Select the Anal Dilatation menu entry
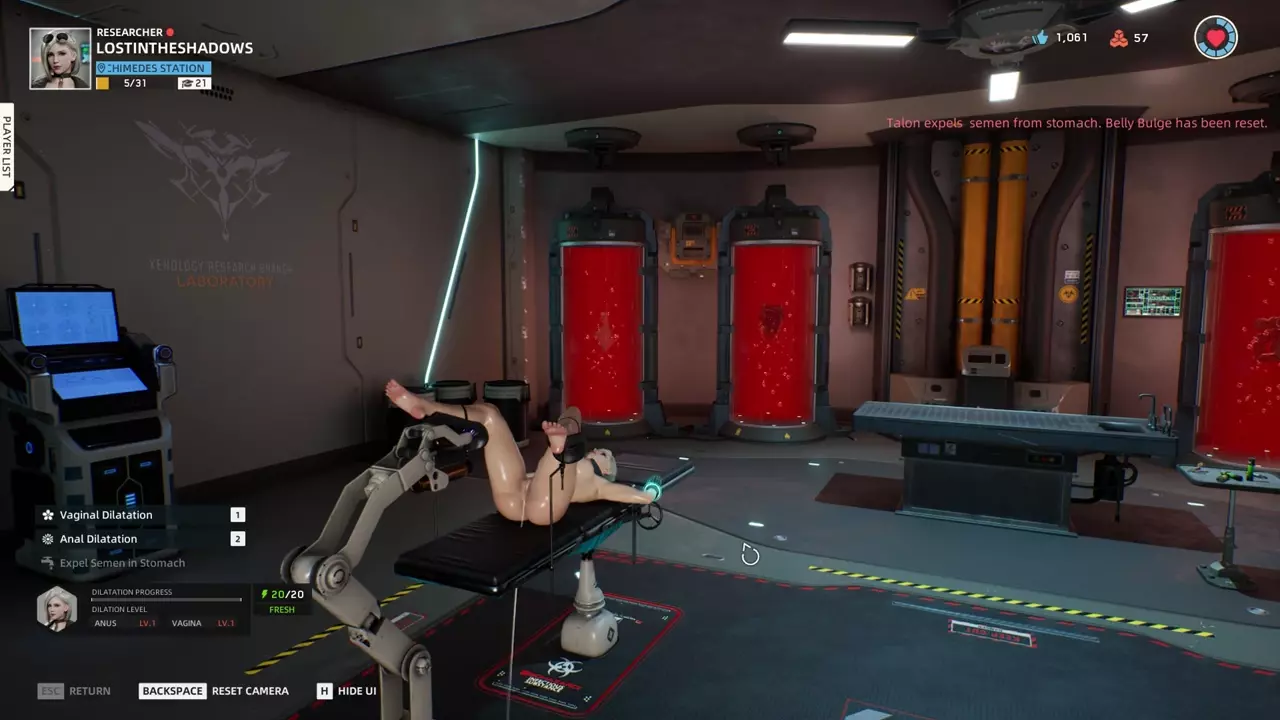The width and height of the screenshot is (1280, 720). click(98, 539)
